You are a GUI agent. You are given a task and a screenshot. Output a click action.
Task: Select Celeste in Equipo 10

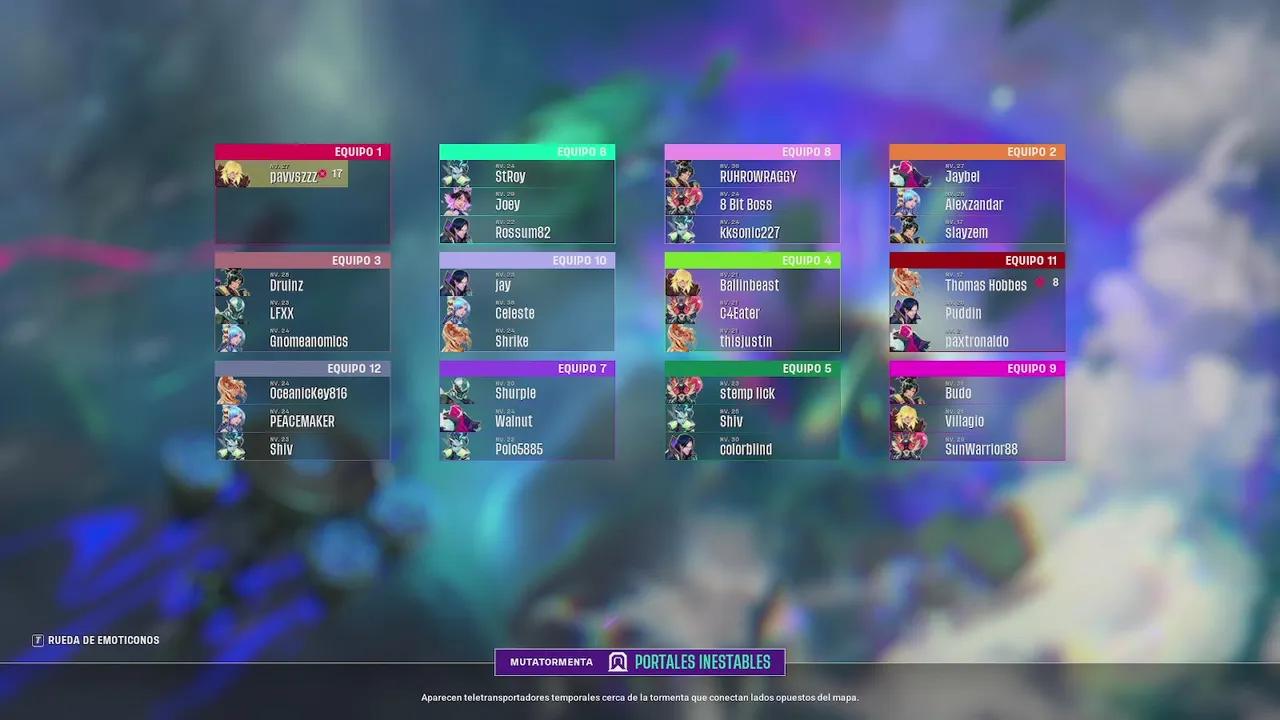[x=527, y=313]
